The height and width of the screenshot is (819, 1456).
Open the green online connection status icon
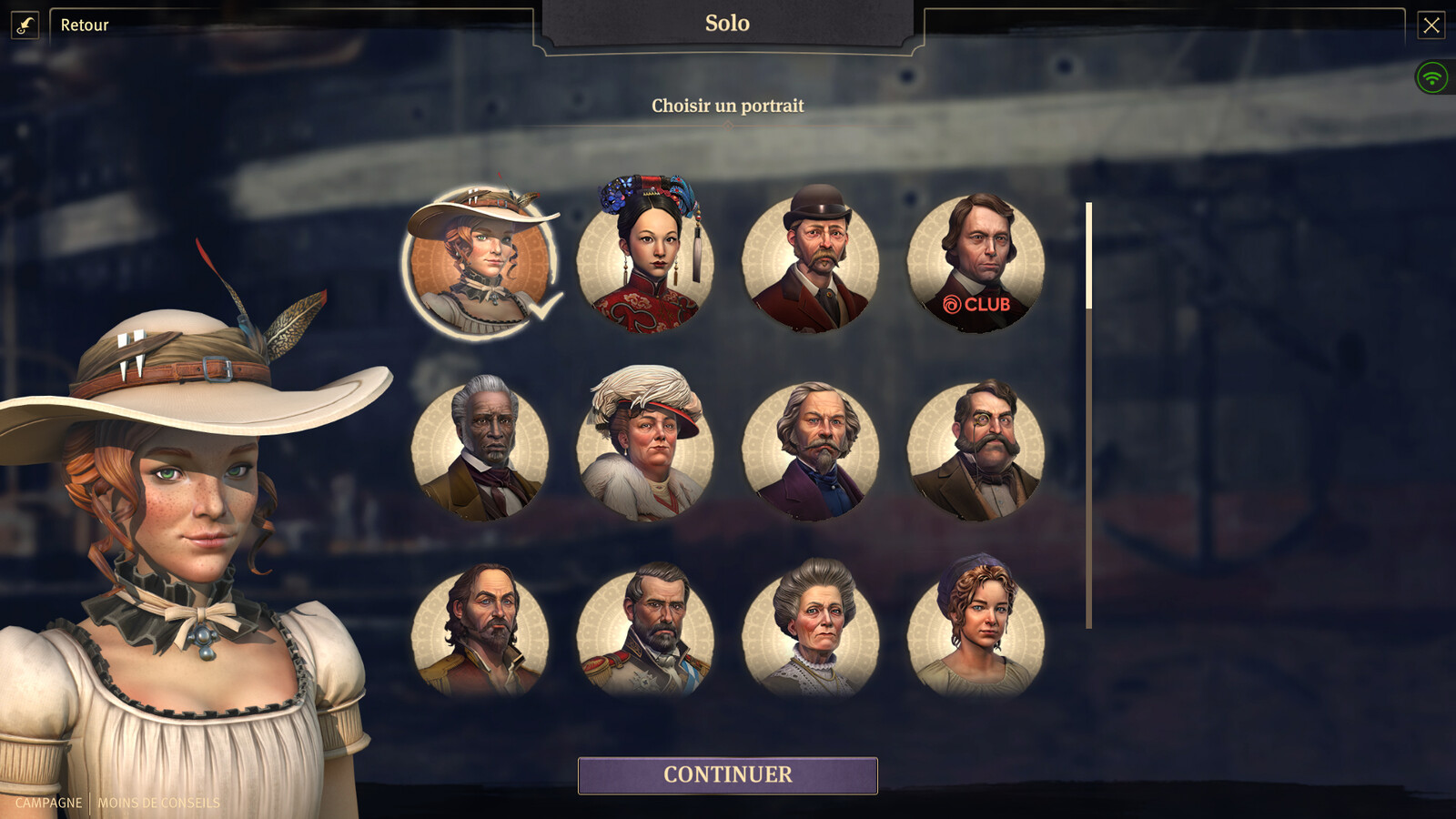coord(1432,77)
